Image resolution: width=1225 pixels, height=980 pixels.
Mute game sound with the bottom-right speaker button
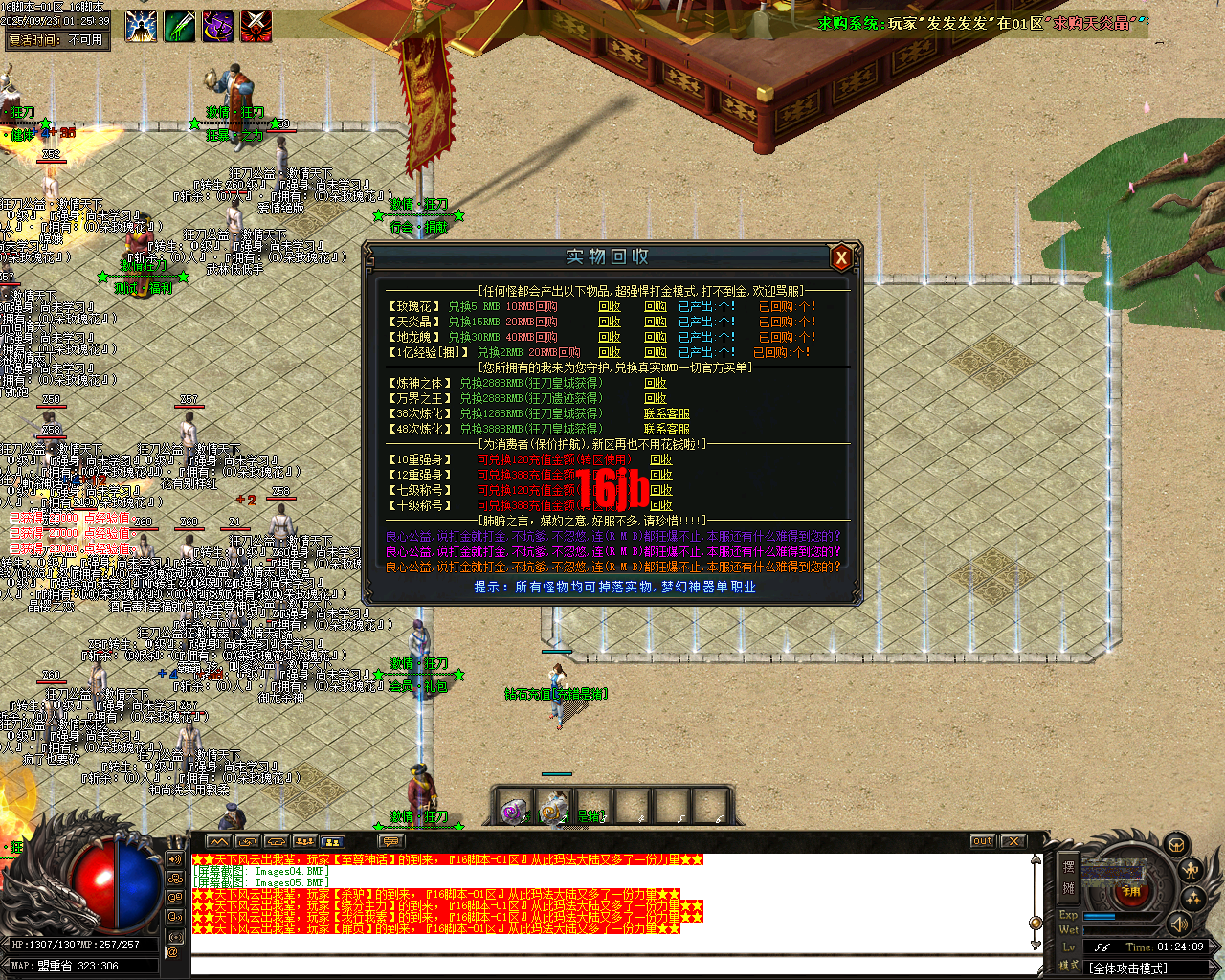[1179, 925]
